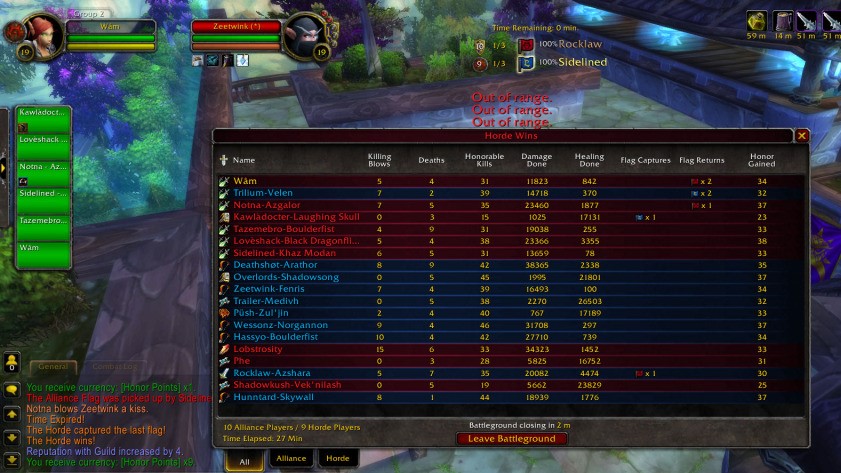Open the chat speech bubble menu
This screenshot has height=473, width=841.
tap(11, 389)
